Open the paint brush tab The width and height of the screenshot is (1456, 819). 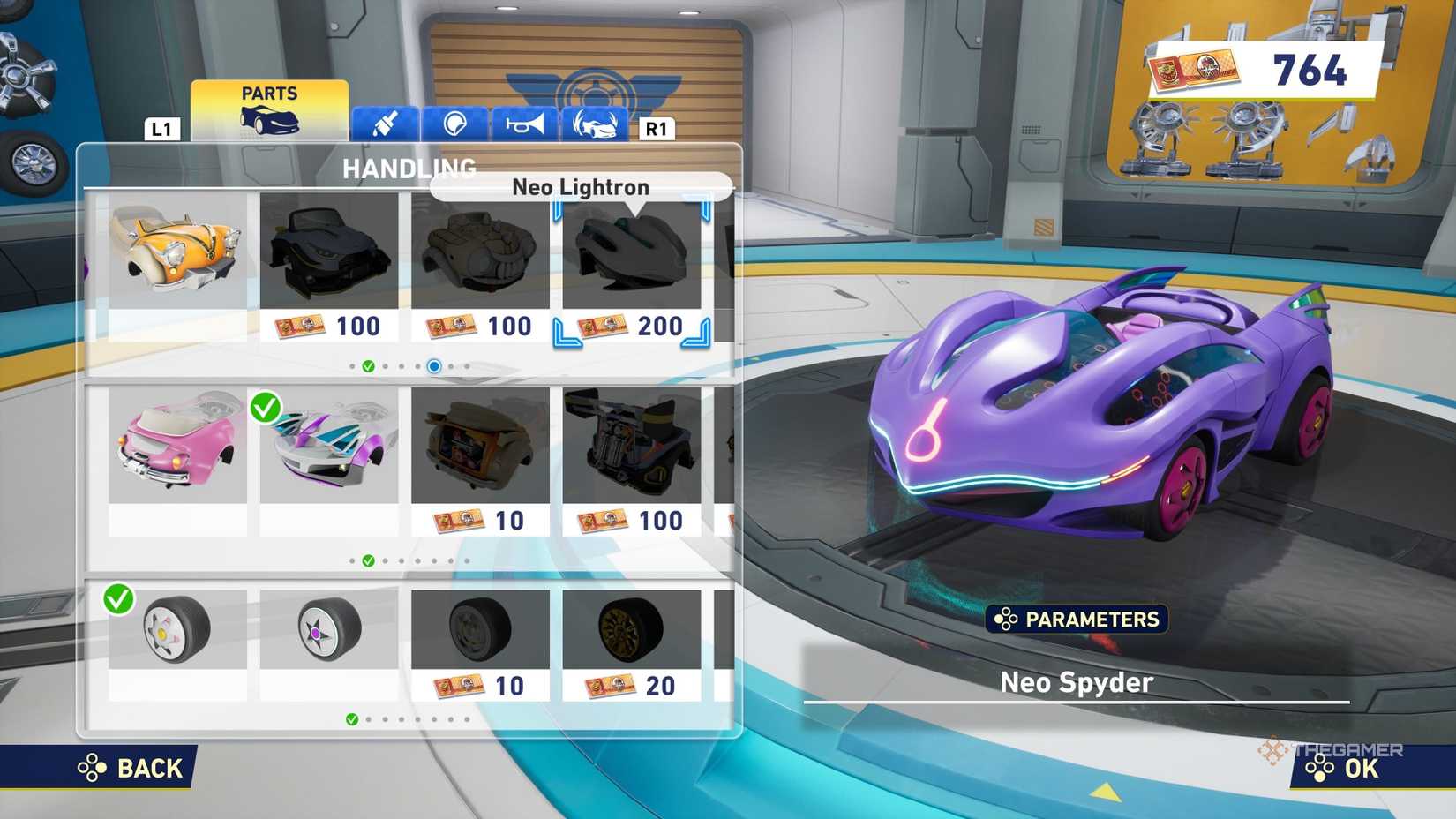pos(386,124)
